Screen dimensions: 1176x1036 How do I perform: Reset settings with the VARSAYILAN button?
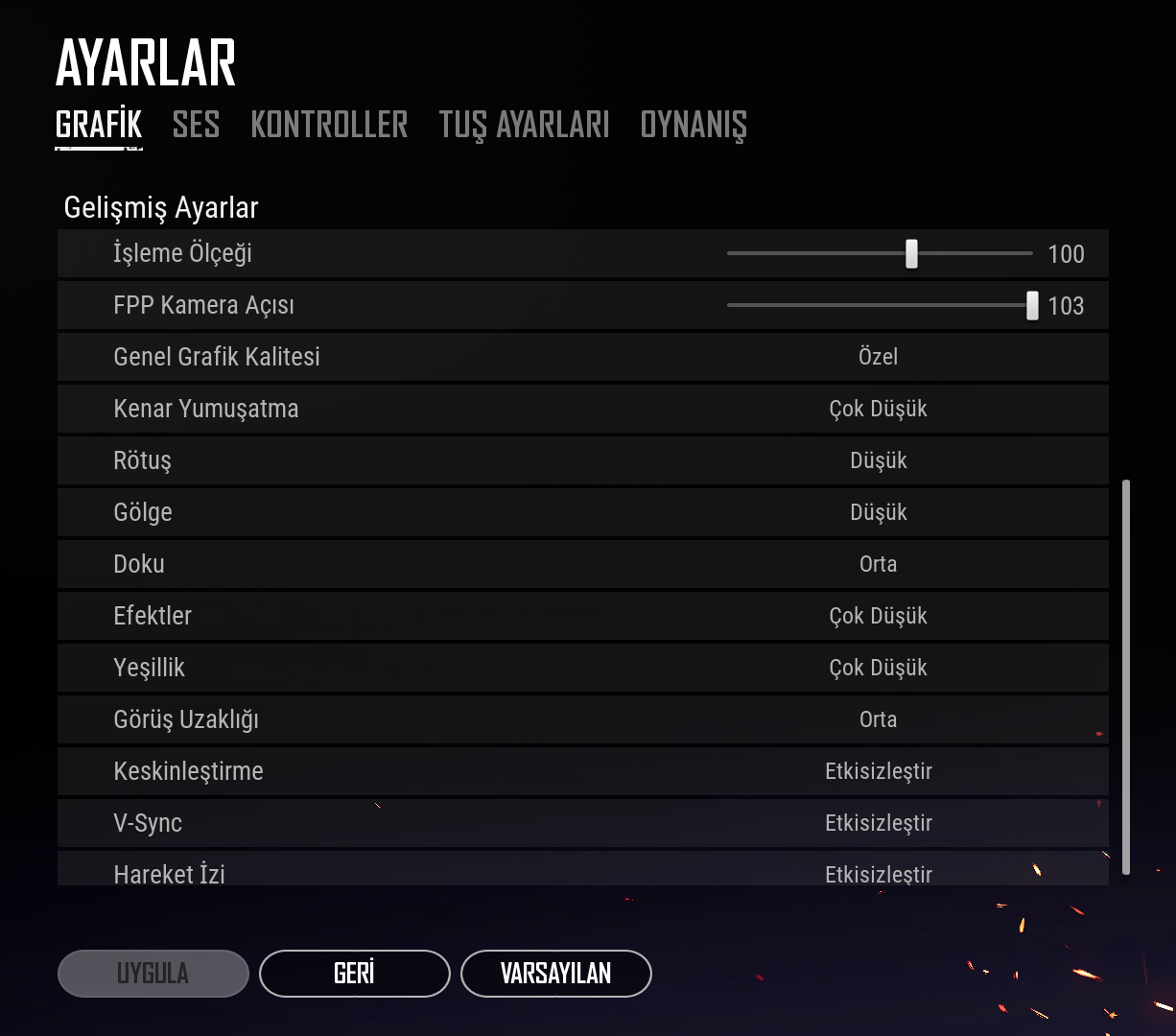tap(555, 974)
